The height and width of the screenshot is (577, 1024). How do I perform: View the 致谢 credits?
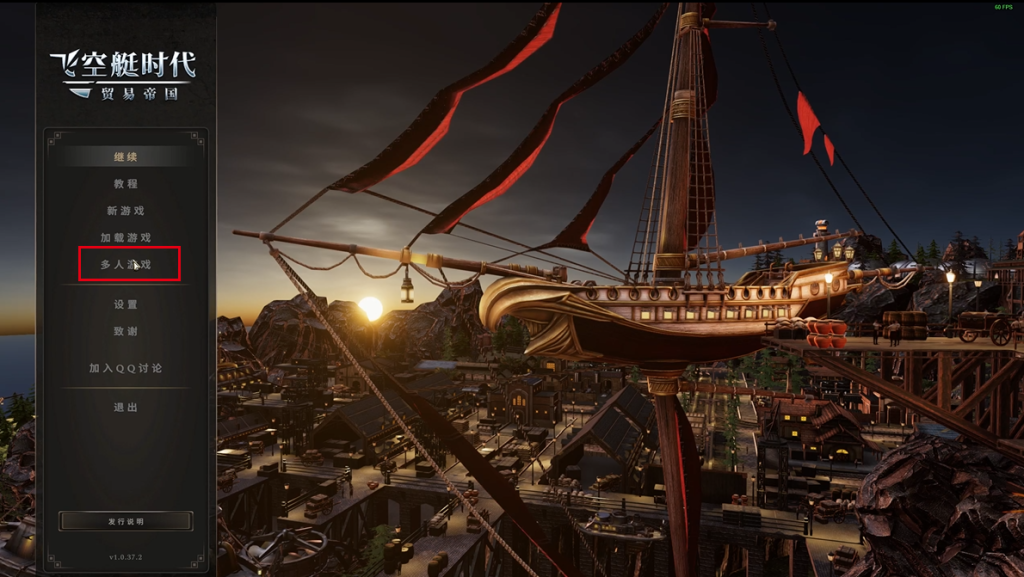[126, 332]
